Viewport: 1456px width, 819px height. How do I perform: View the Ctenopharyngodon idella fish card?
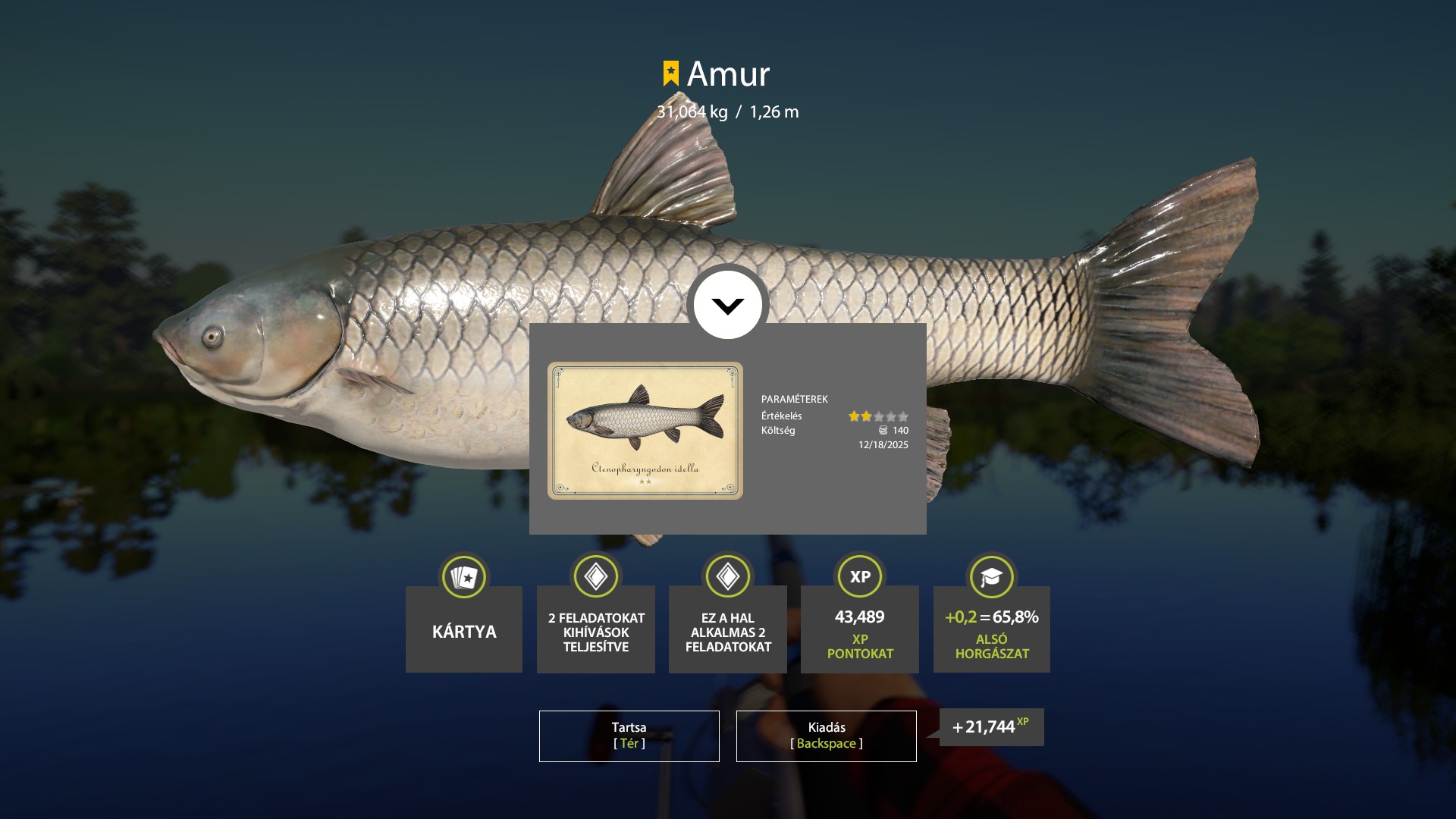tap(645, 430)
